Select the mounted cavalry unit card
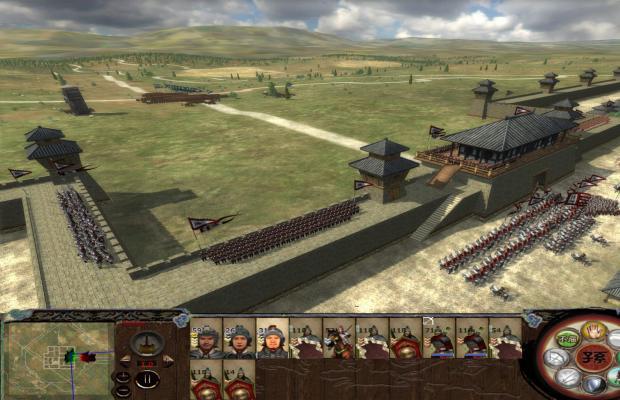Viewport: 620px width, 400px height. [339, 340]
